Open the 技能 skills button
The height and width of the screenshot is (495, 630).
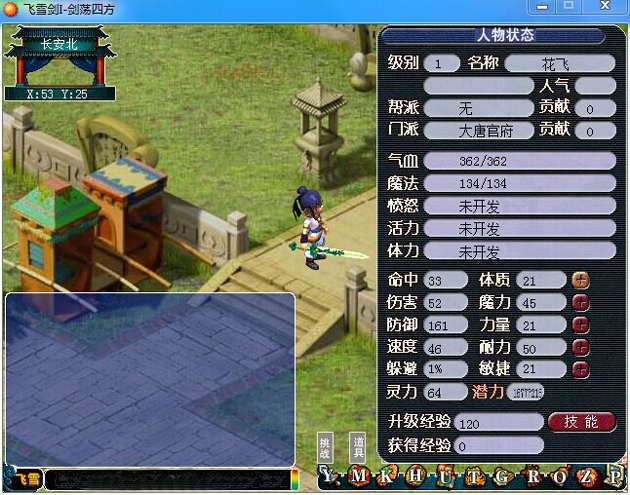tap(582, 421)
